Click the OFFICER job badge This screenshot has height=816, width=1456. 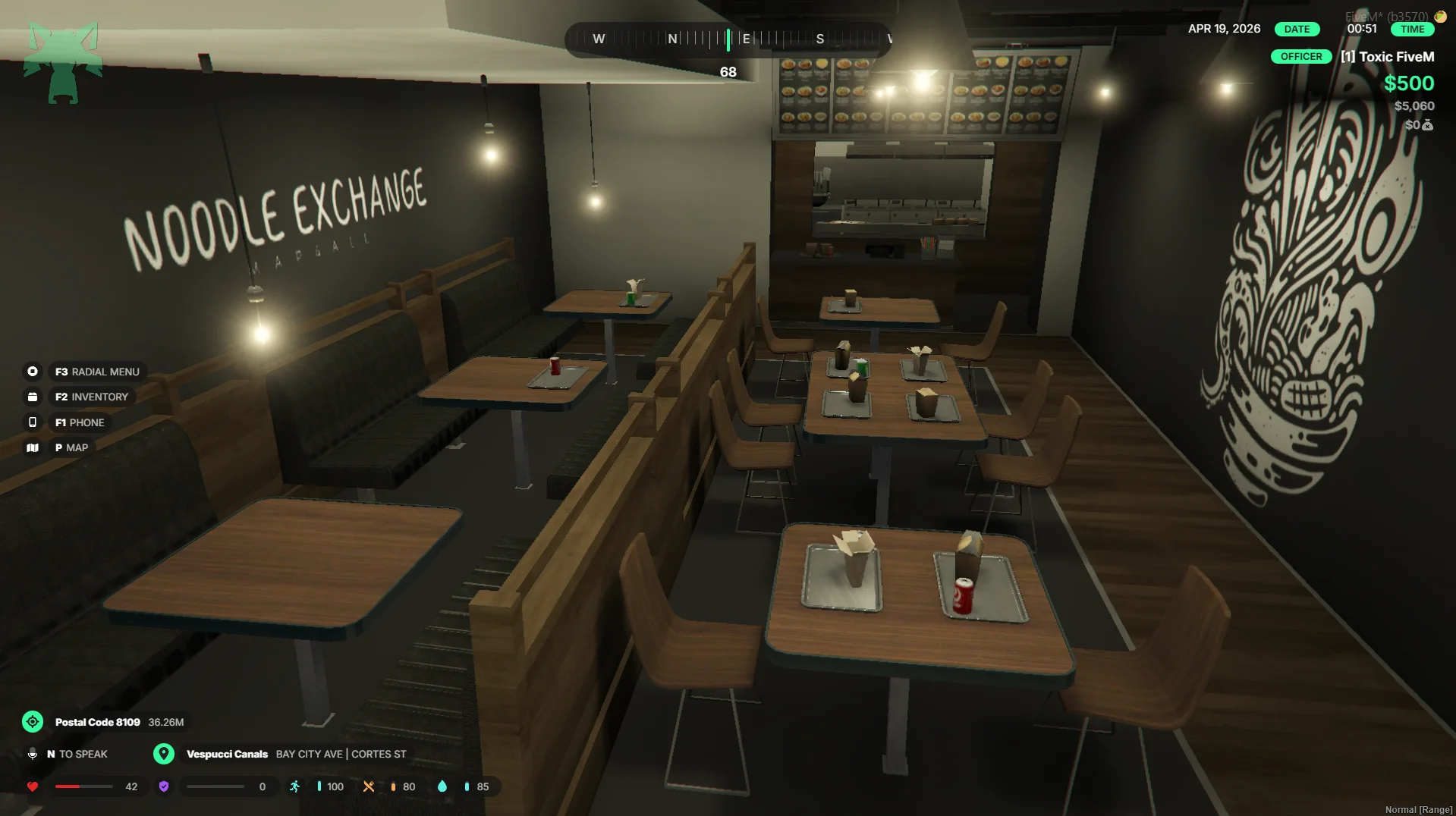(1300, 57)
